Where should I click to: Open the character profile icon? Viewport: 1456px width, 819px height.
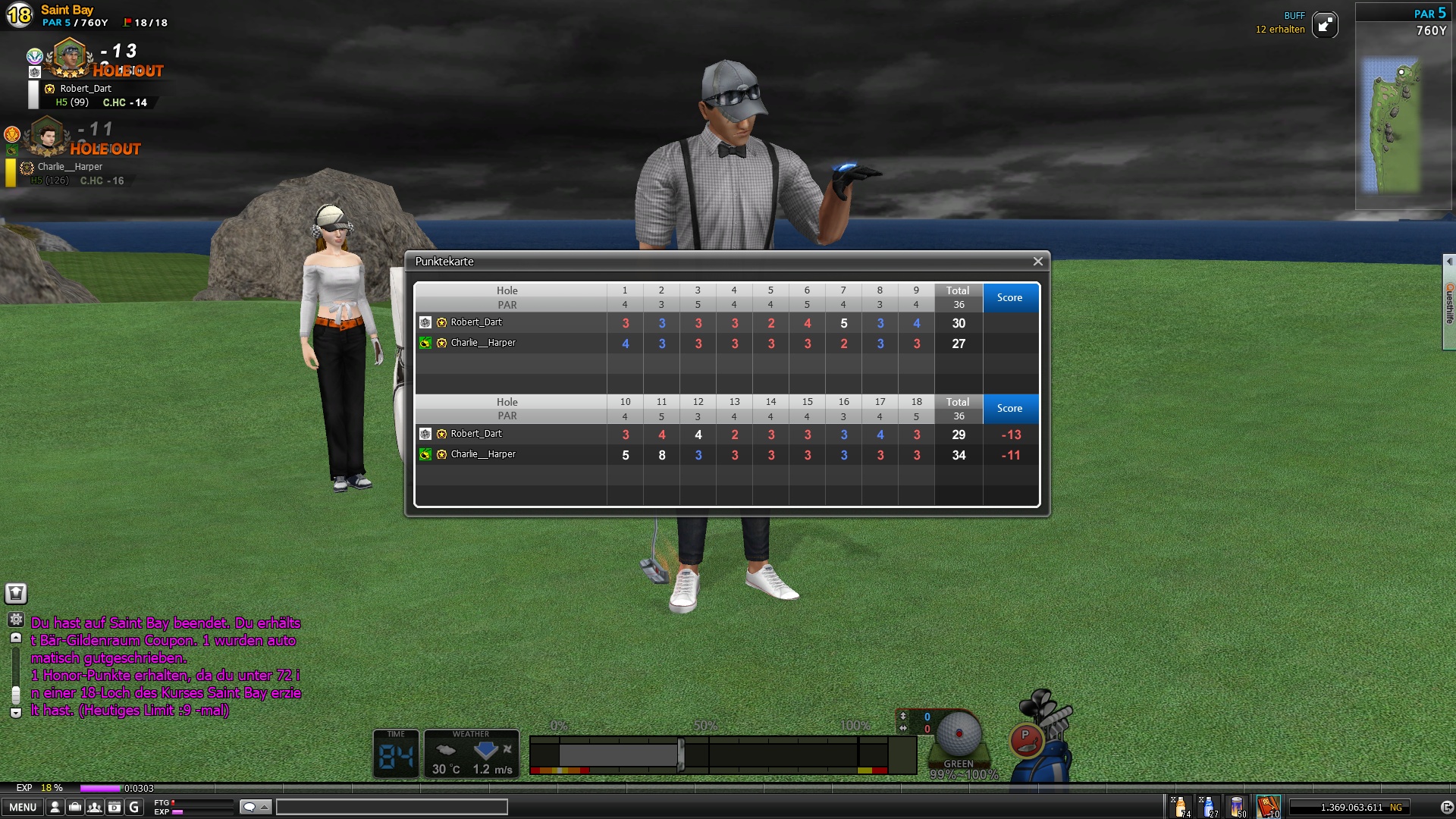55,808
